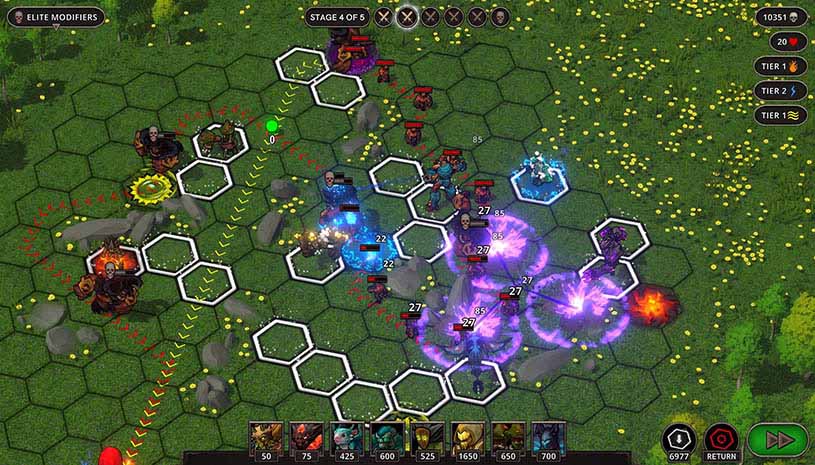815x465 pixels.
Task: Open the Tier 1 wind upgrade
Action: click(x=781, y=115)
